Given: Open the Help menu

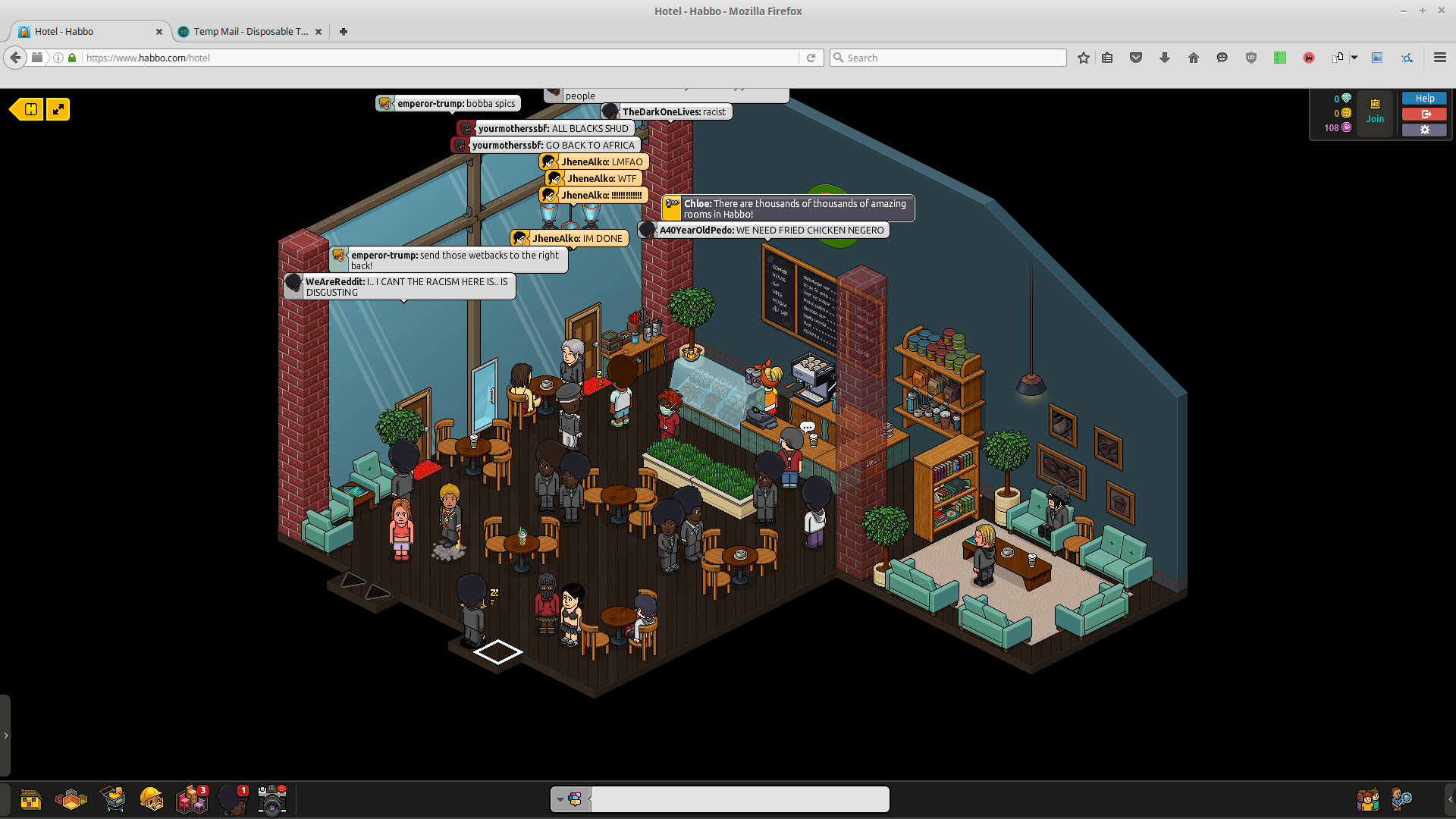Looking at the screenshot, I should pyautogui.click(x=1424, y=99).
